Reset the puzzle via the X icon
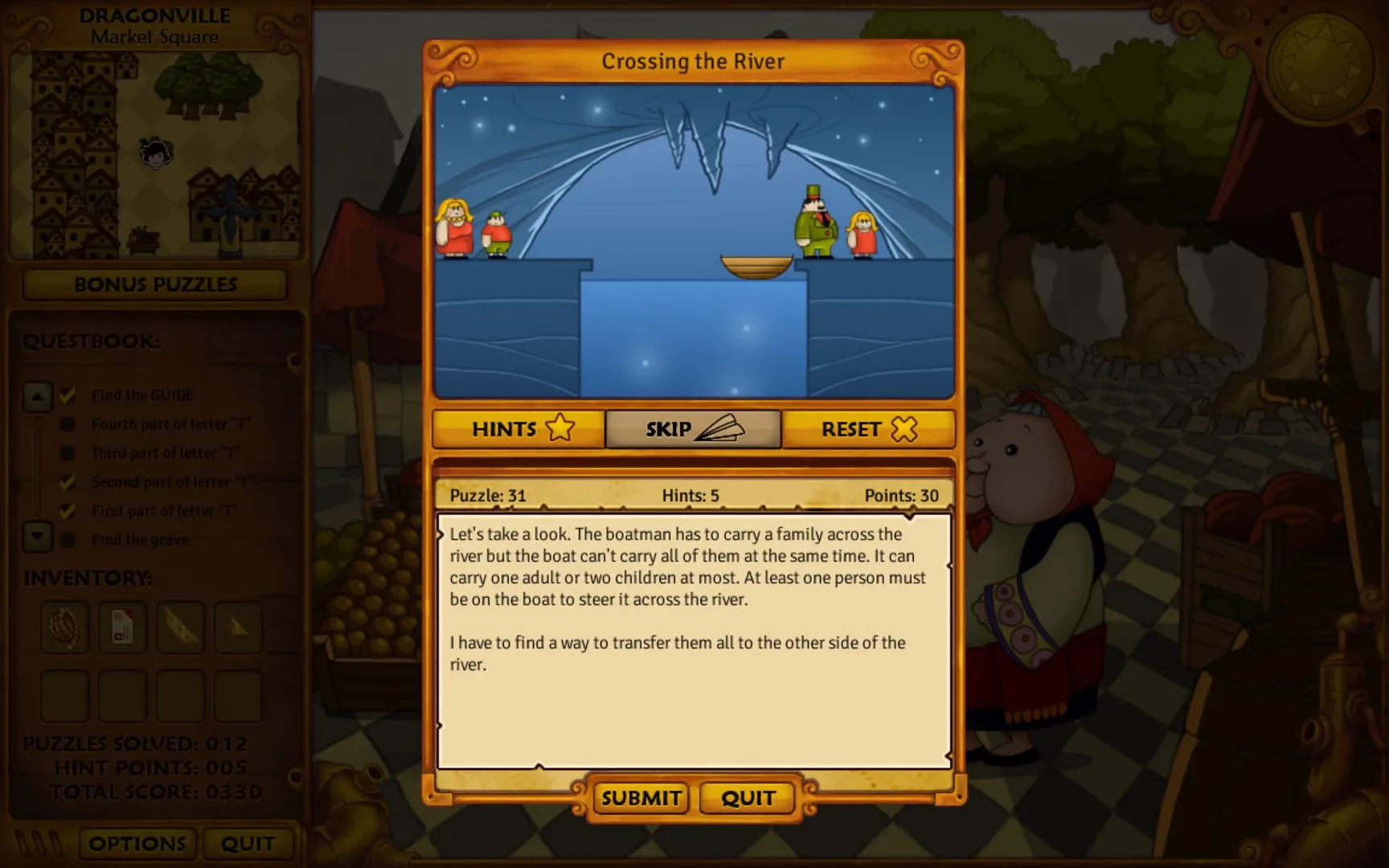1389x868 pixels. [868, 429]
